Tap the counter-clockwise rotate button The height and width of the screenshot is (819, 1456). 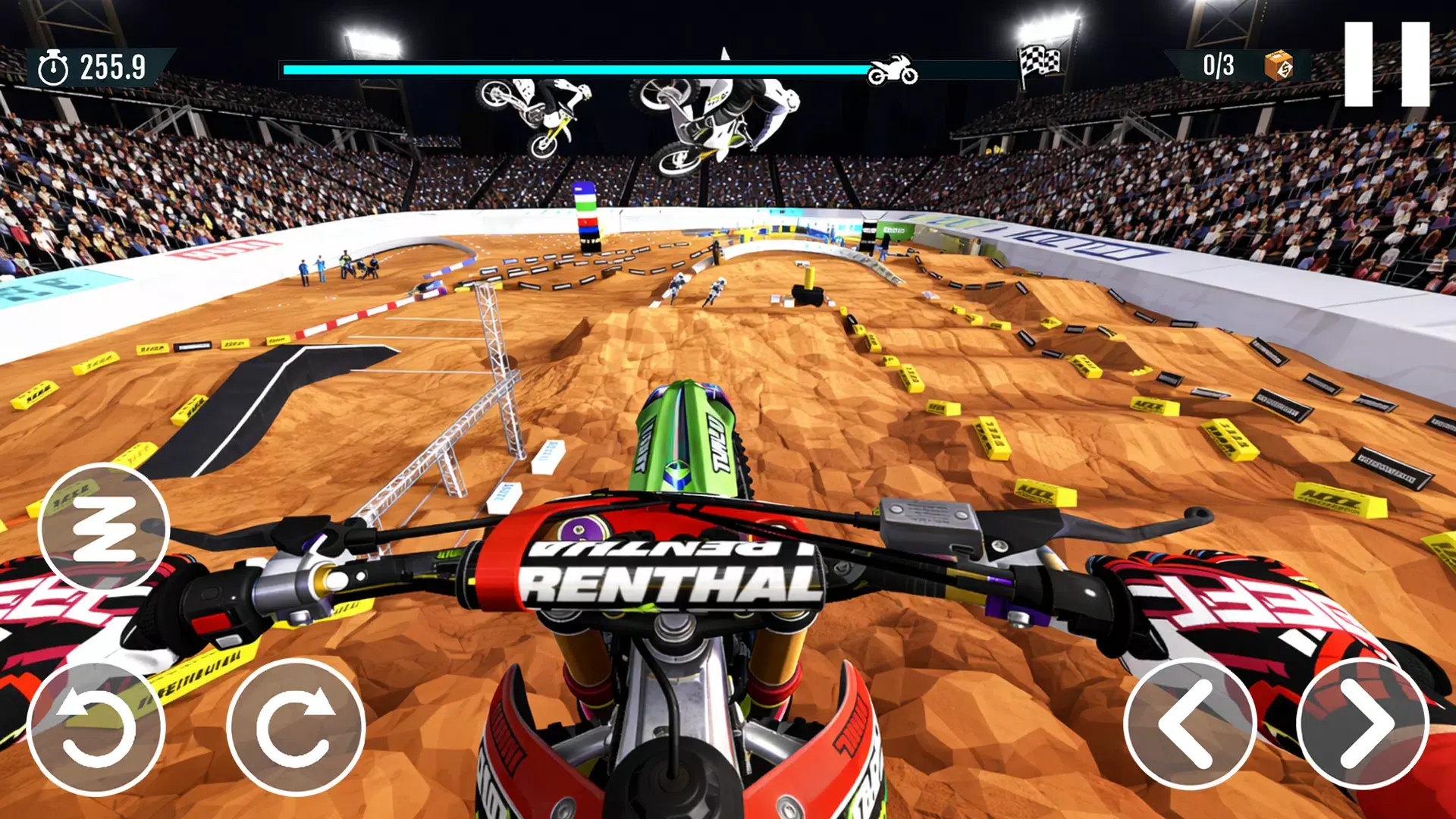tap(96, 729)
